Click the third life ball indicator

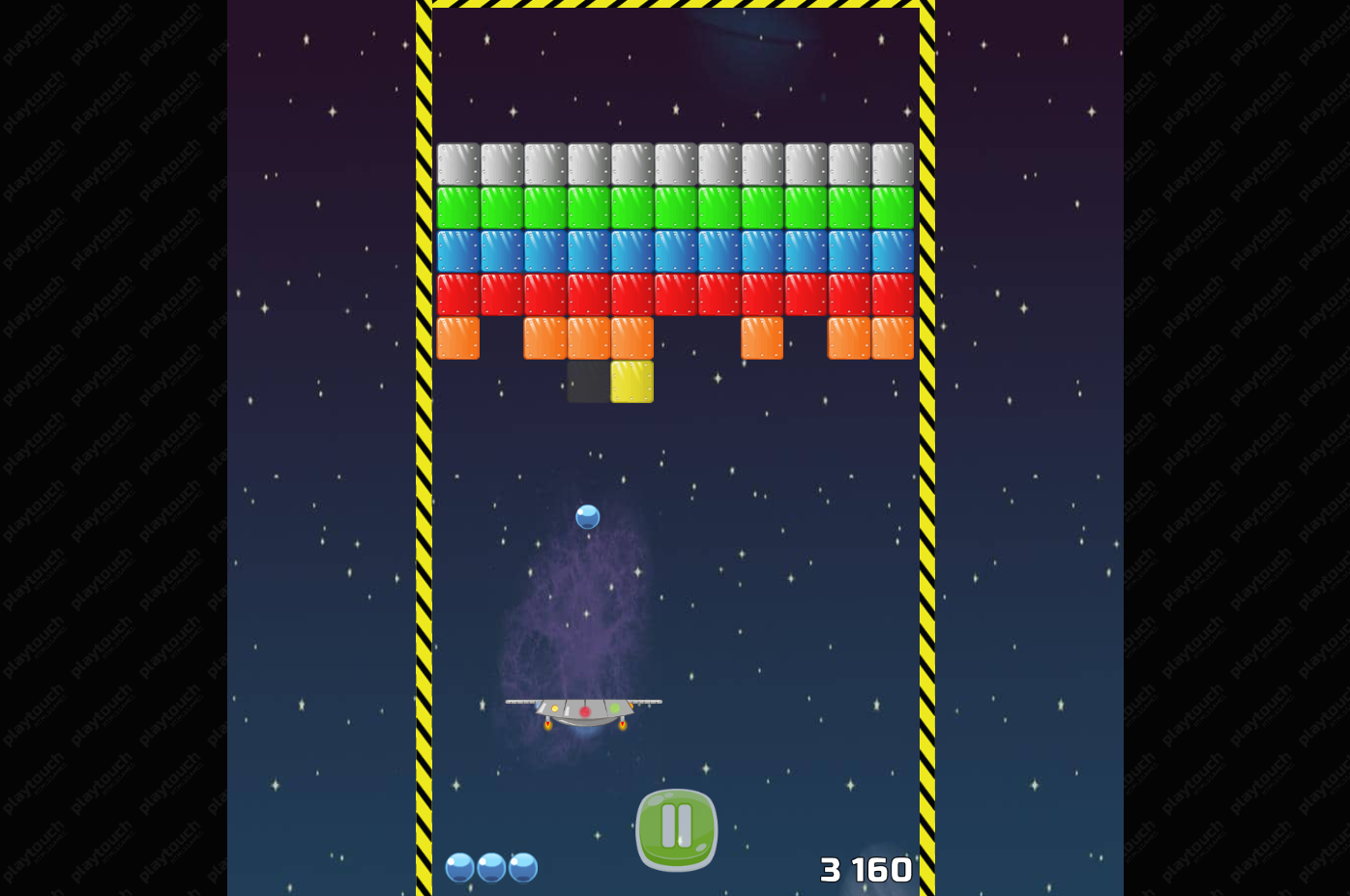522,868
